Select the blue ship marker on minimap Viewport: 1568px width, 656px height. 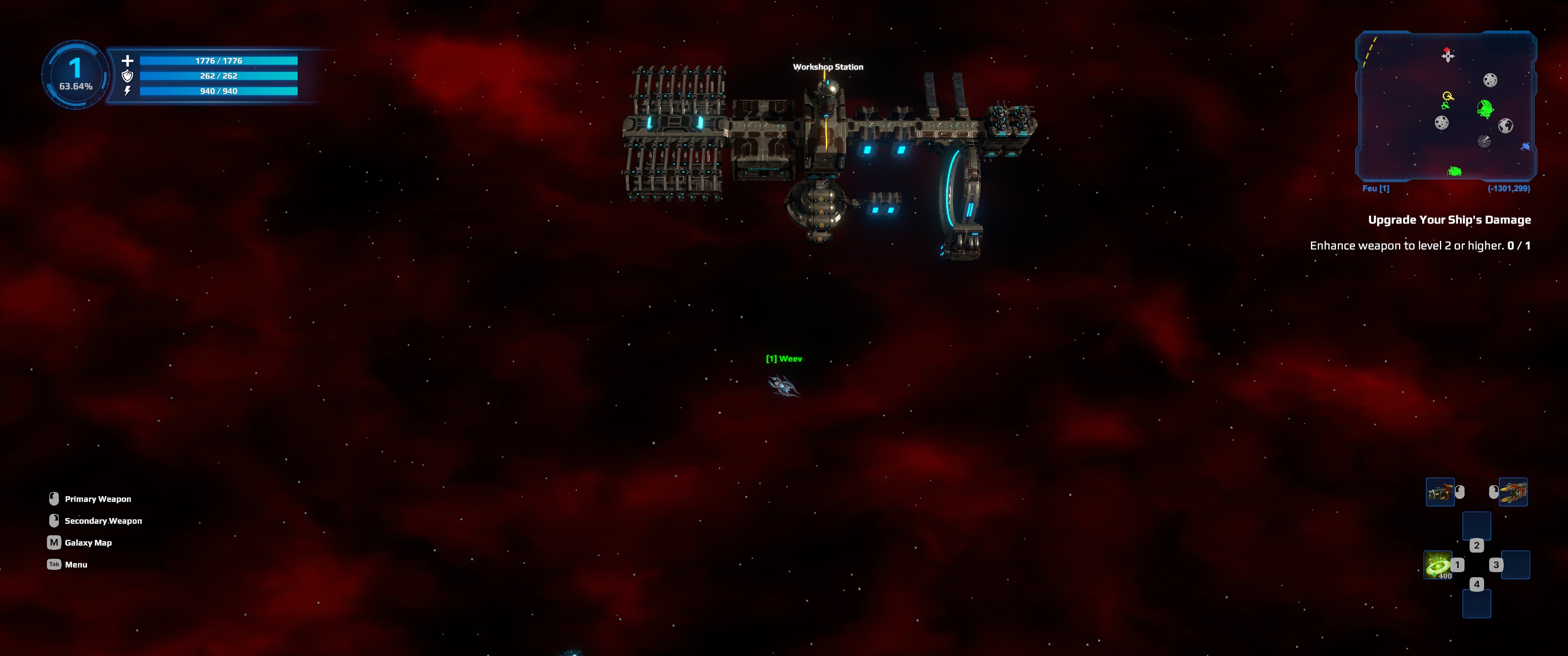1526,147
